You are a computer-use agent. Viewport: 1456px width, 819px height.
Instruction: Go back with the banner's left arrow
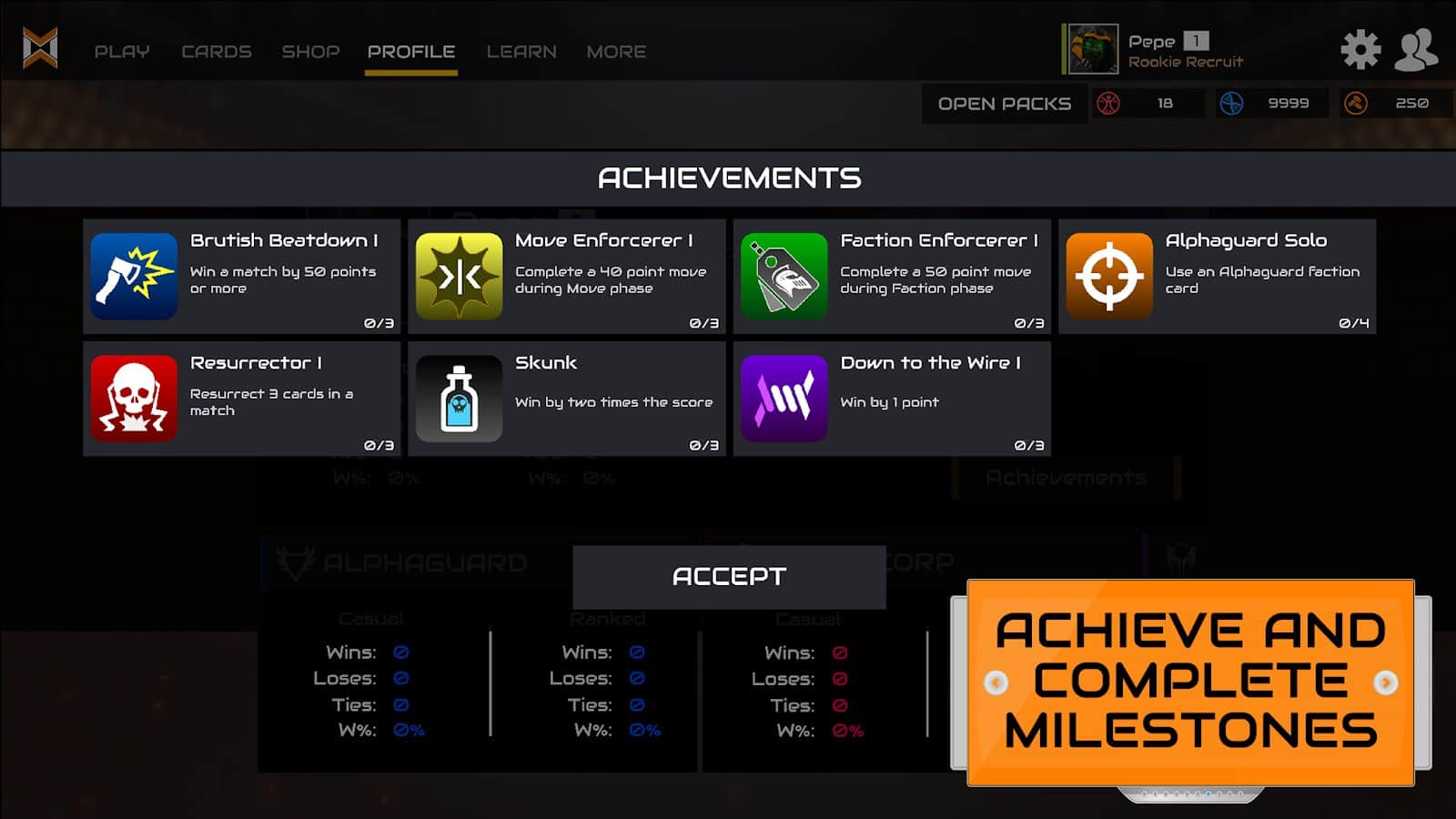[x=996, y=682]
